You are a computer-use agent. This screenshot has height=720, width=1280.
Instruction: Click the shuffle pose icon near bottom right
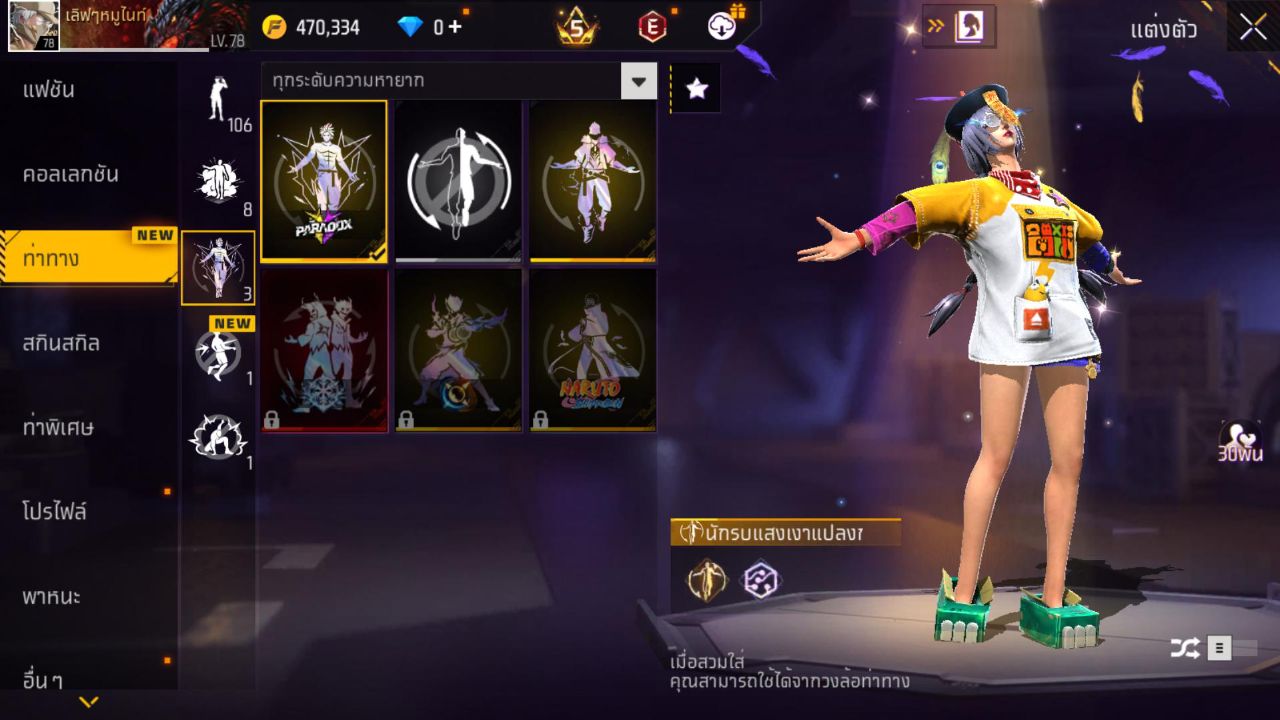(x=1186, y=647)
